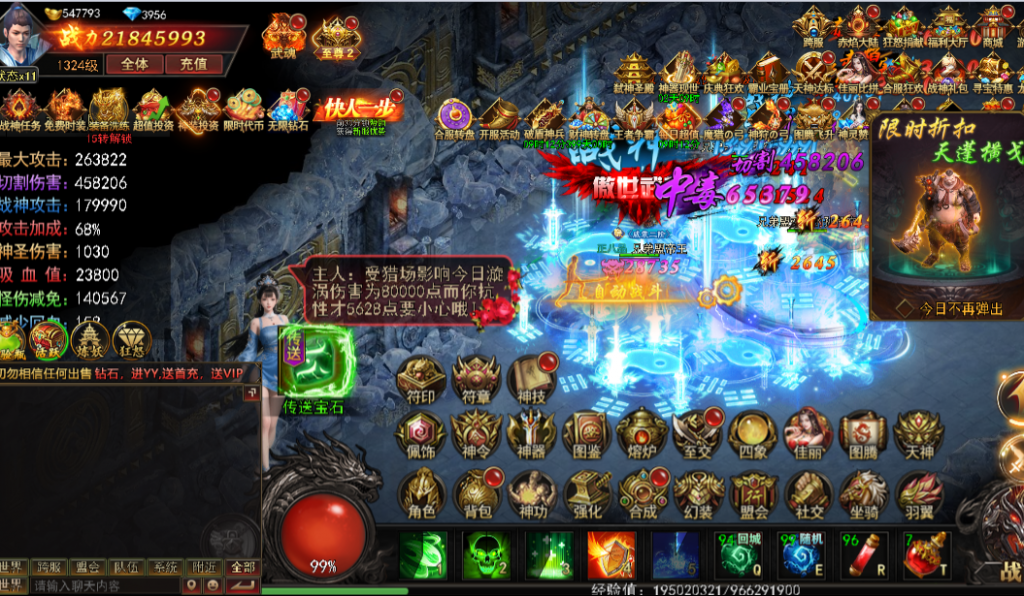Click the 充值 recharge button

coord(193,64)
